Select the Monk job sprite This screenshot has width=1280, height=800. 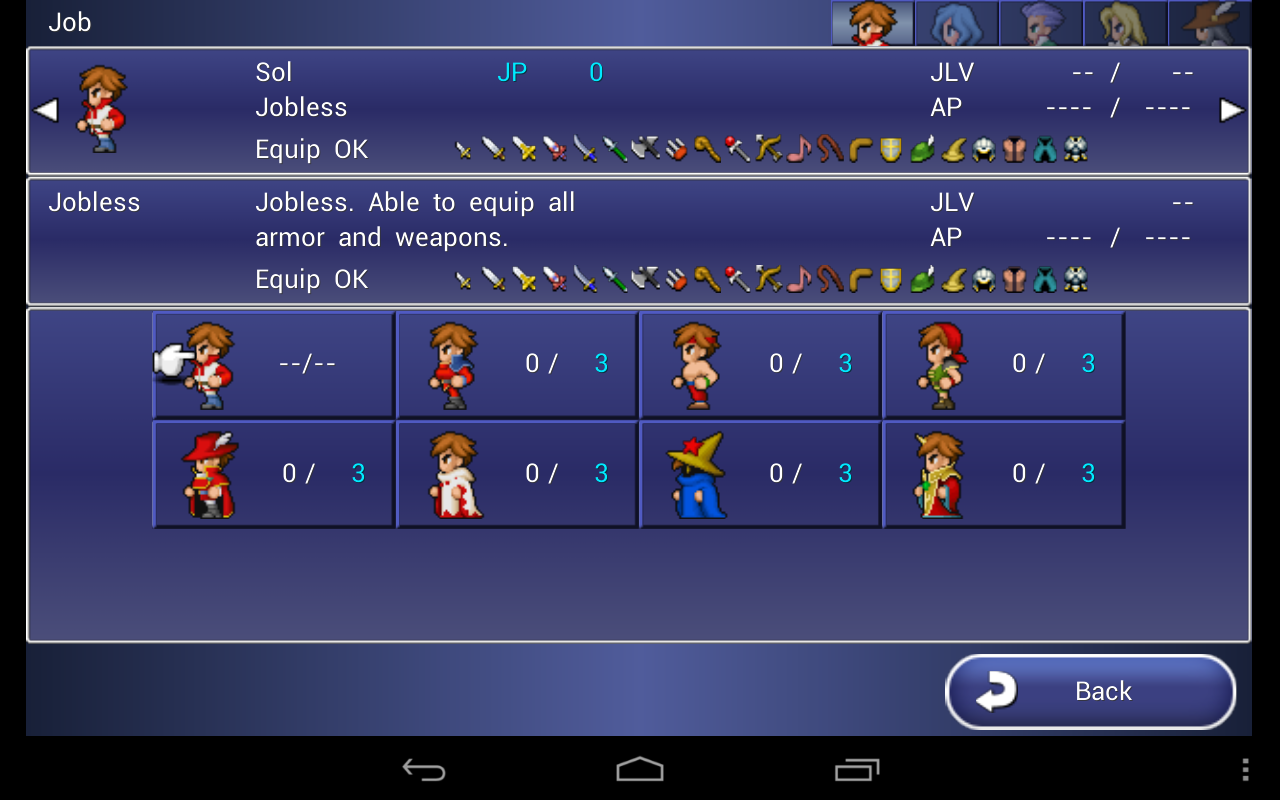(x=760, y=363)
